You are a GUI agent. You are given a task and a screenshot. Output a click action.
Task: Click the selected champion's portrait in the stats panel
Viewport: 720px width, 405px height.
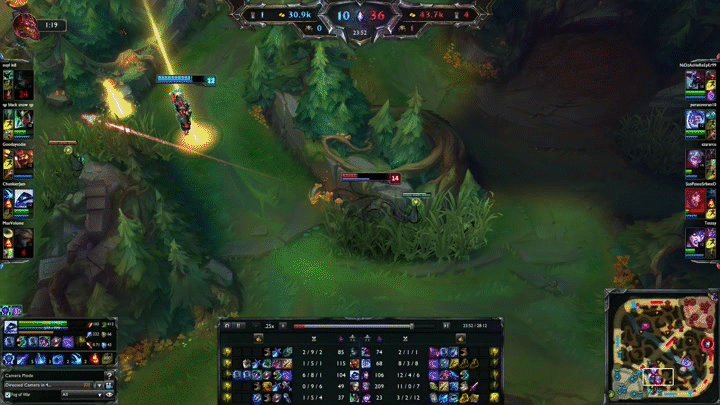11,327
